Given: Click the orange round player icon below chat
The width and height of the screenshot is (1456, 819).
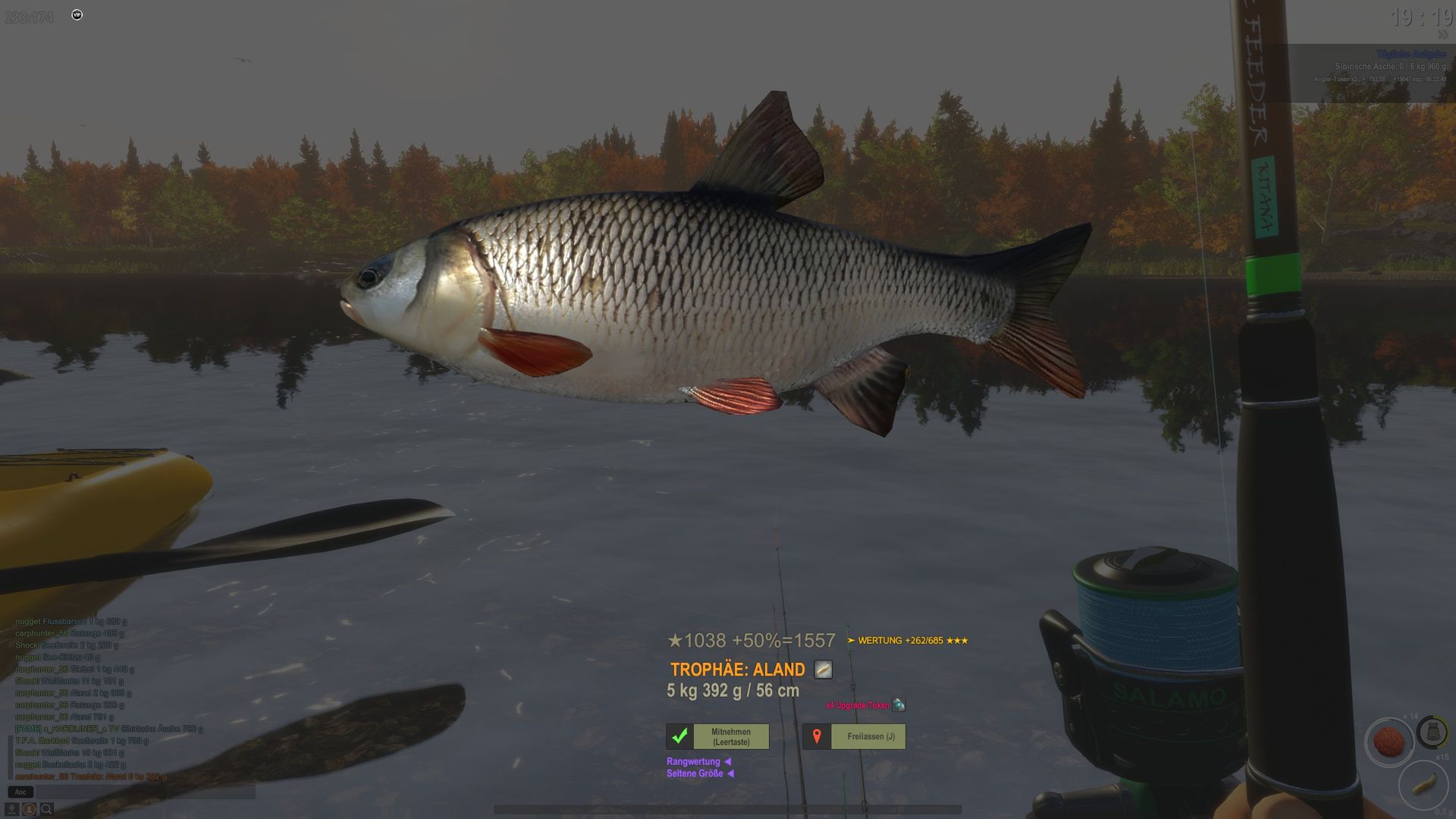Looking at the screenshot, I should point(30,810).
